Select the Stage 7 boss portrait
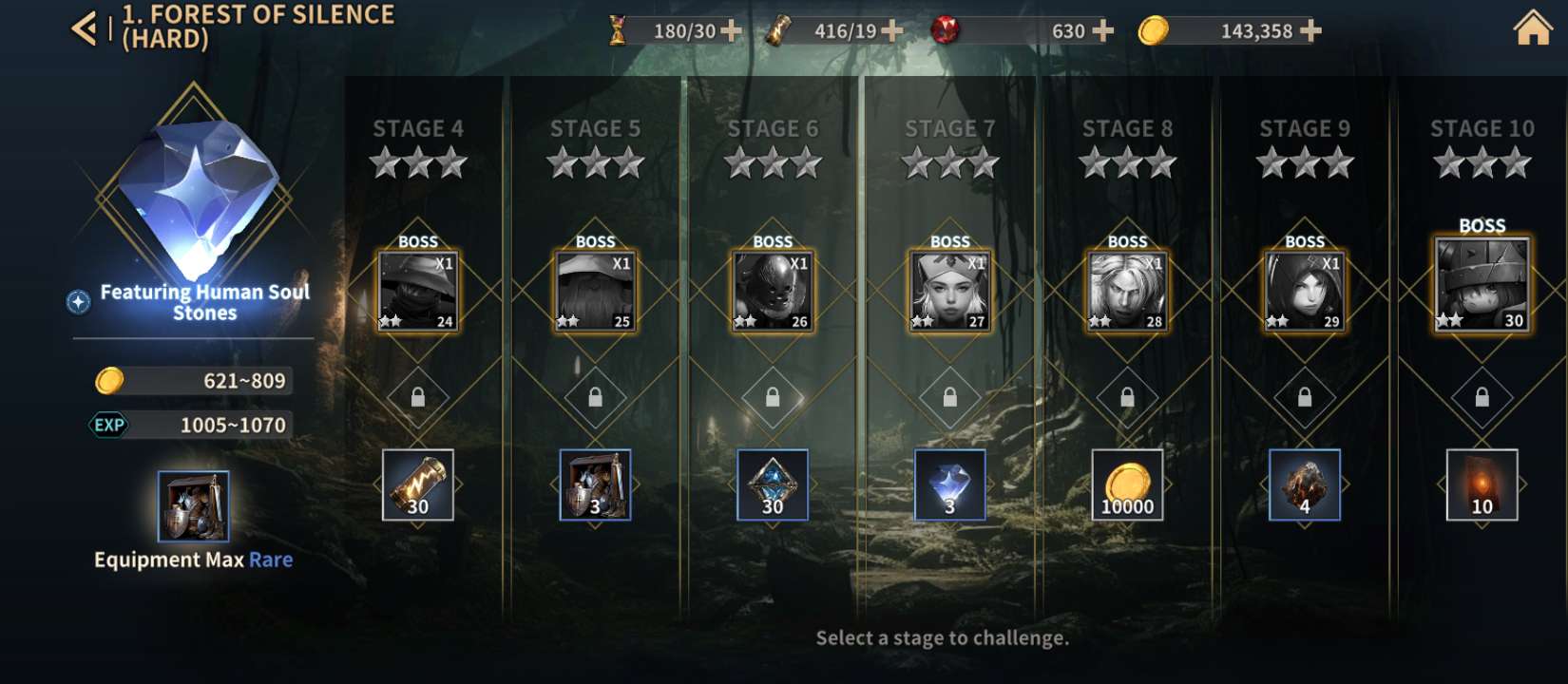 pyautogui.click(x=949, y=291)
